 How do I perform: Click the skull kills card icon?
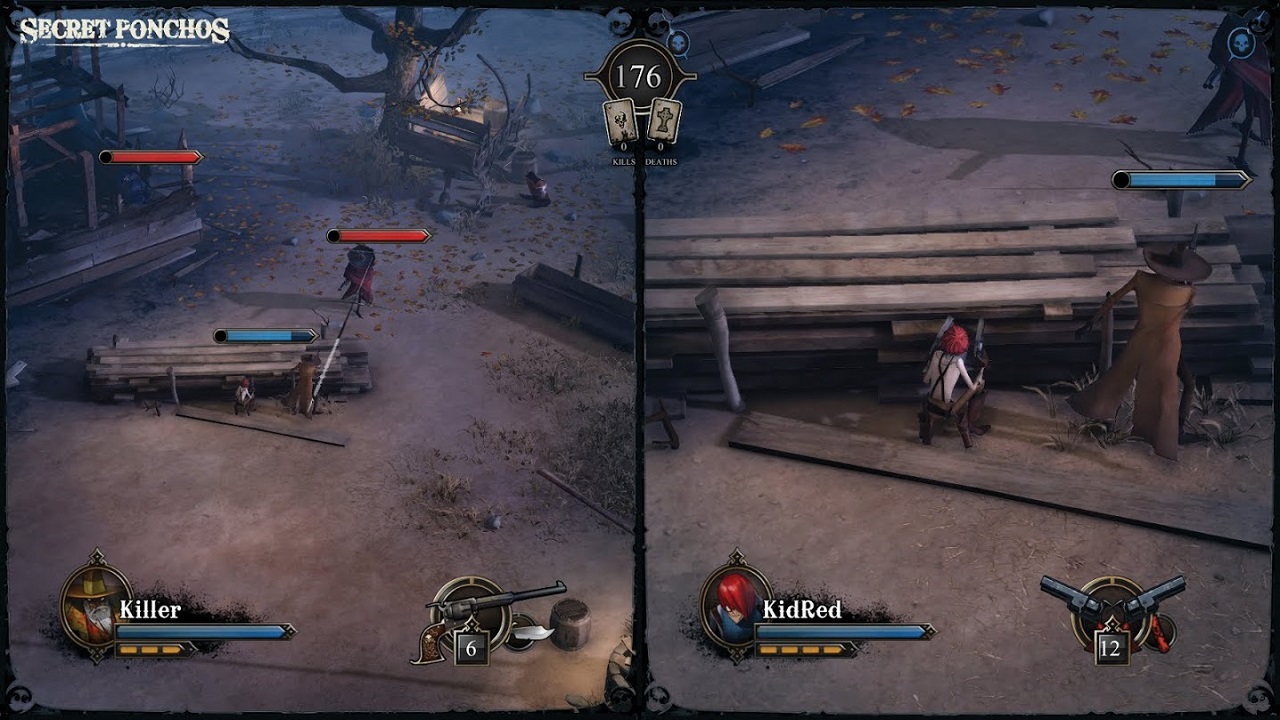620,119
